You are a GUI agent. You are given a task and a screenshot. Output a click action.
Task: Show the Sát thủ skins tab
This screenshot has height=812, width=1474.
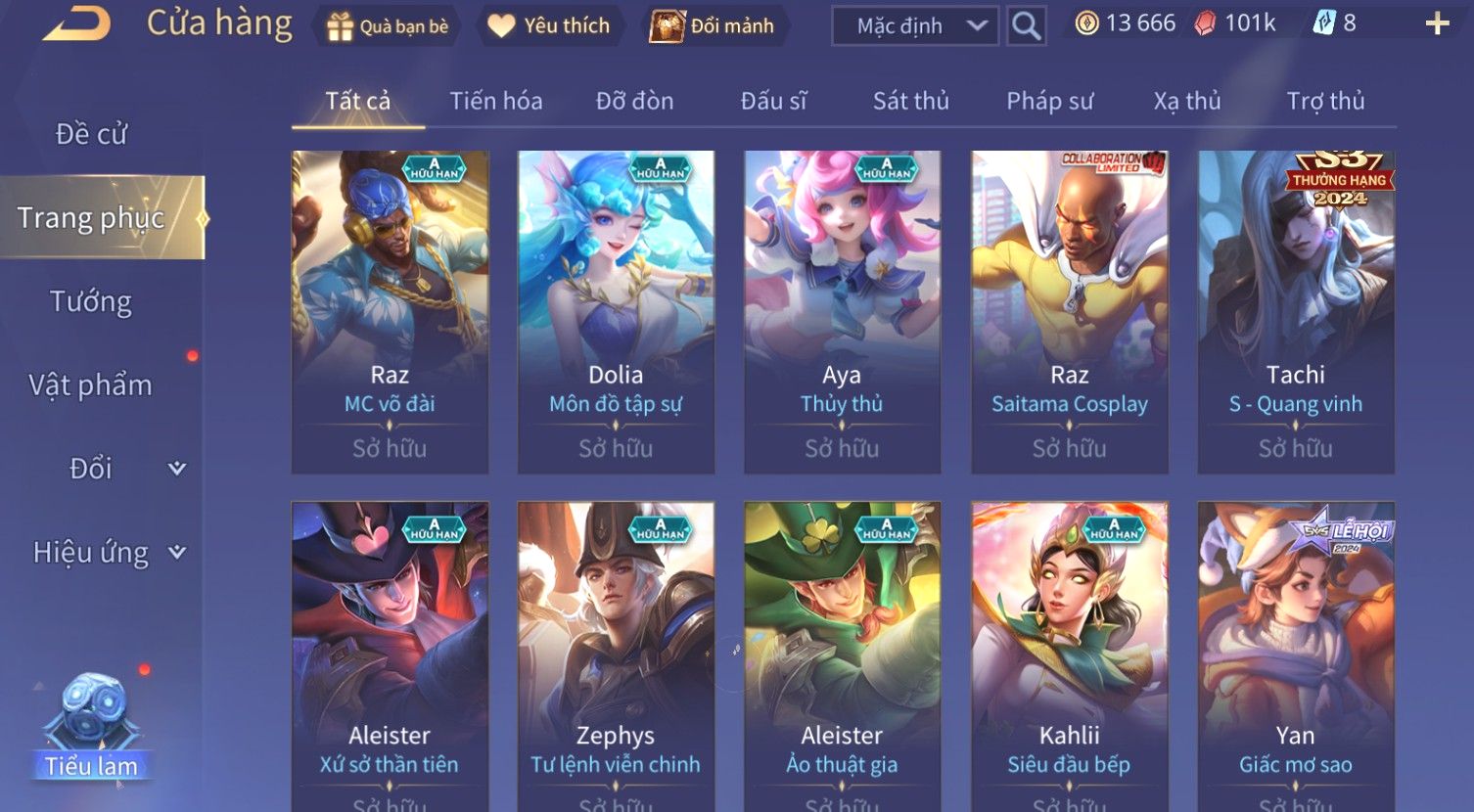[910, 101]
